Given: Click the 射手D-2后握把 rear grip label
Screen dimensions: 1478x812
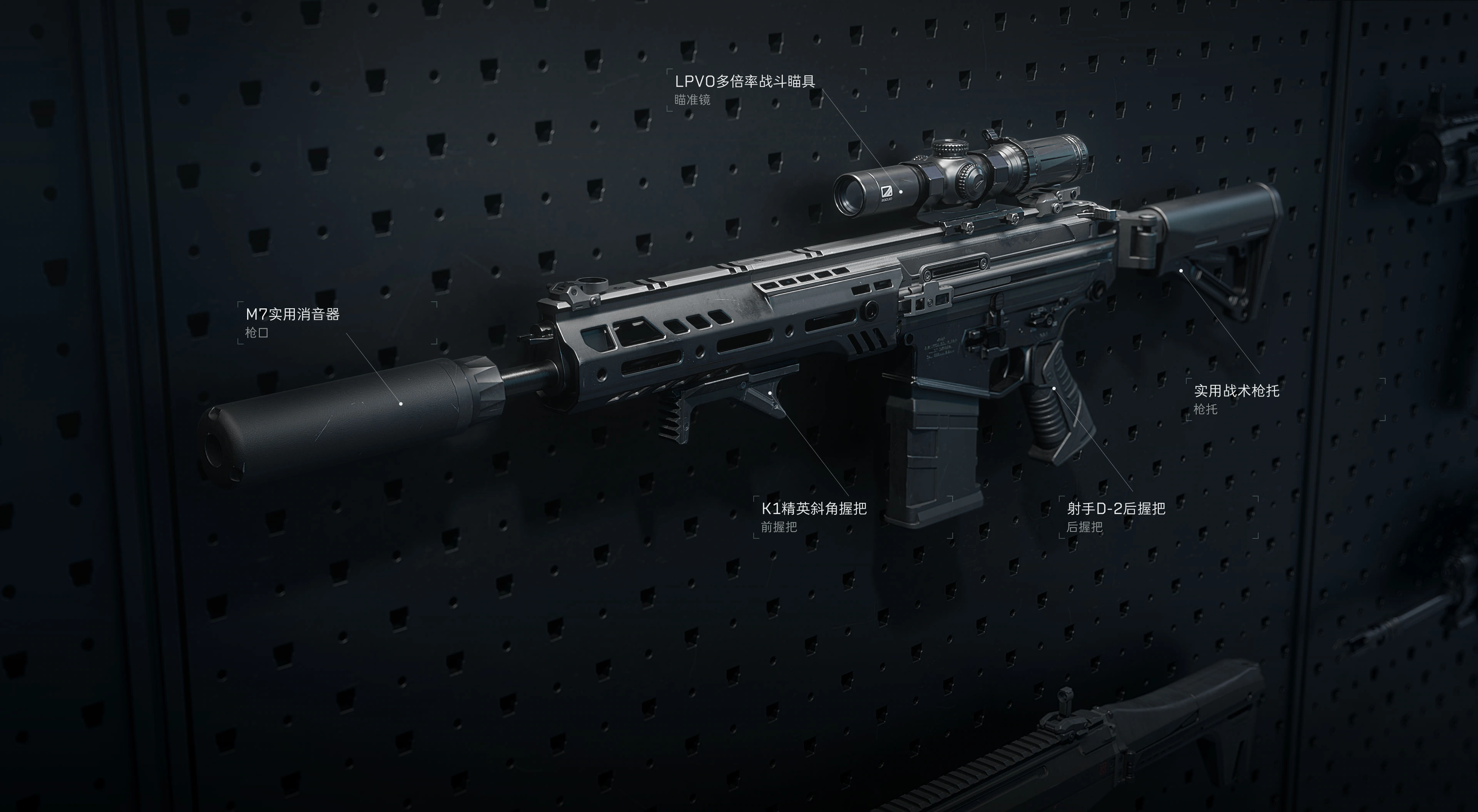Looking at the screenshot, I should 1116,509.
